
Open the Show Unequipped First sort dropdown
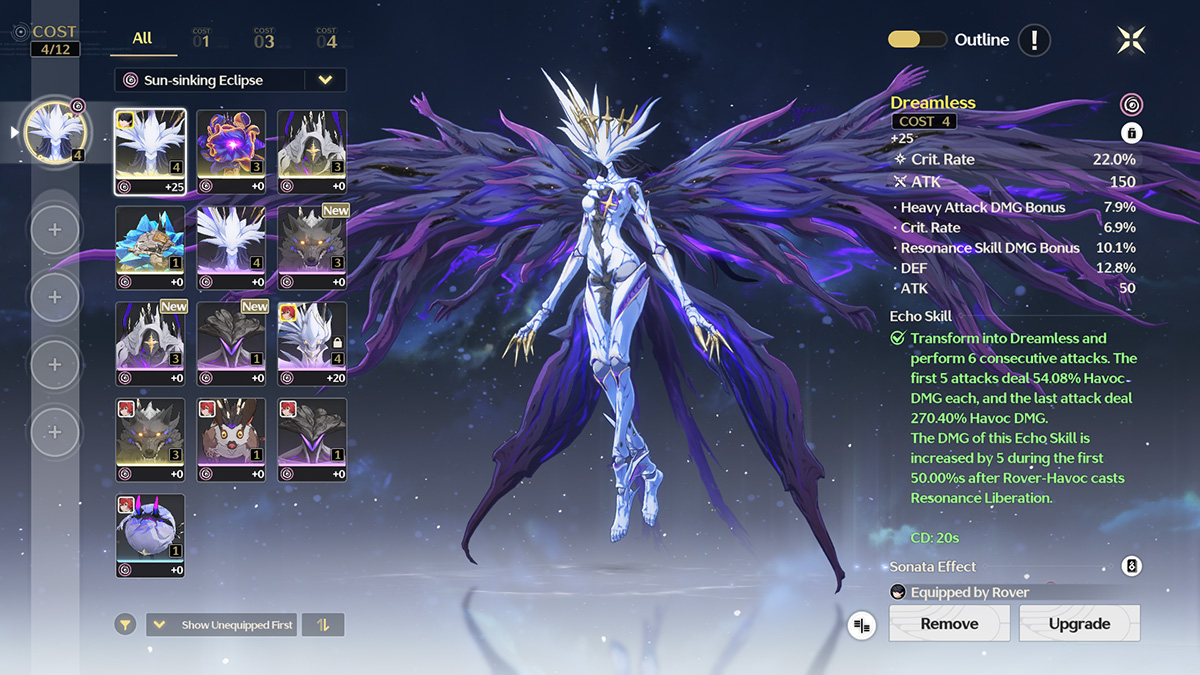tap(223, 625)
